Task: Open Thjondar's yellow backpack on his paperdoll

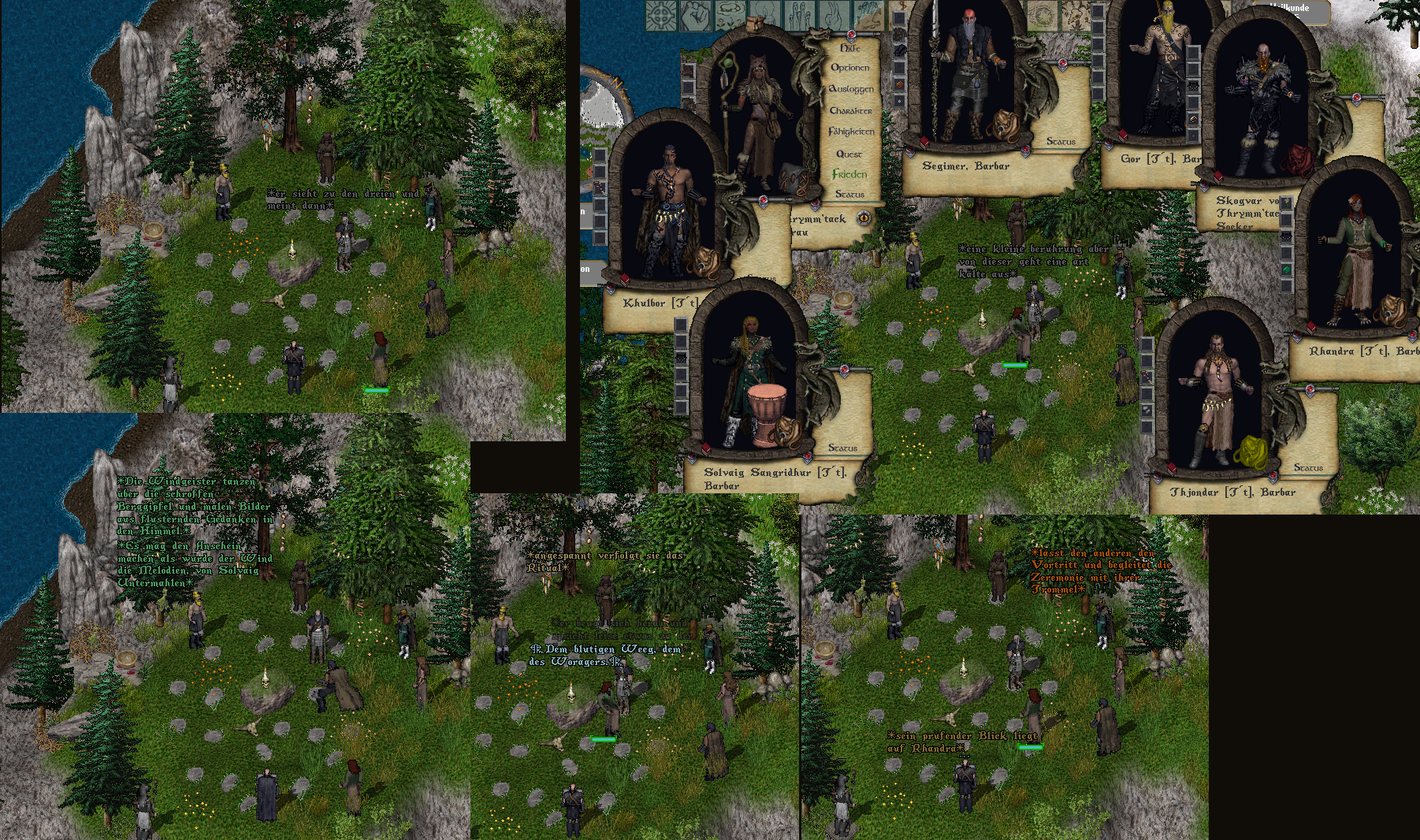Action: pyautogui.click(x=1248, y=452)
